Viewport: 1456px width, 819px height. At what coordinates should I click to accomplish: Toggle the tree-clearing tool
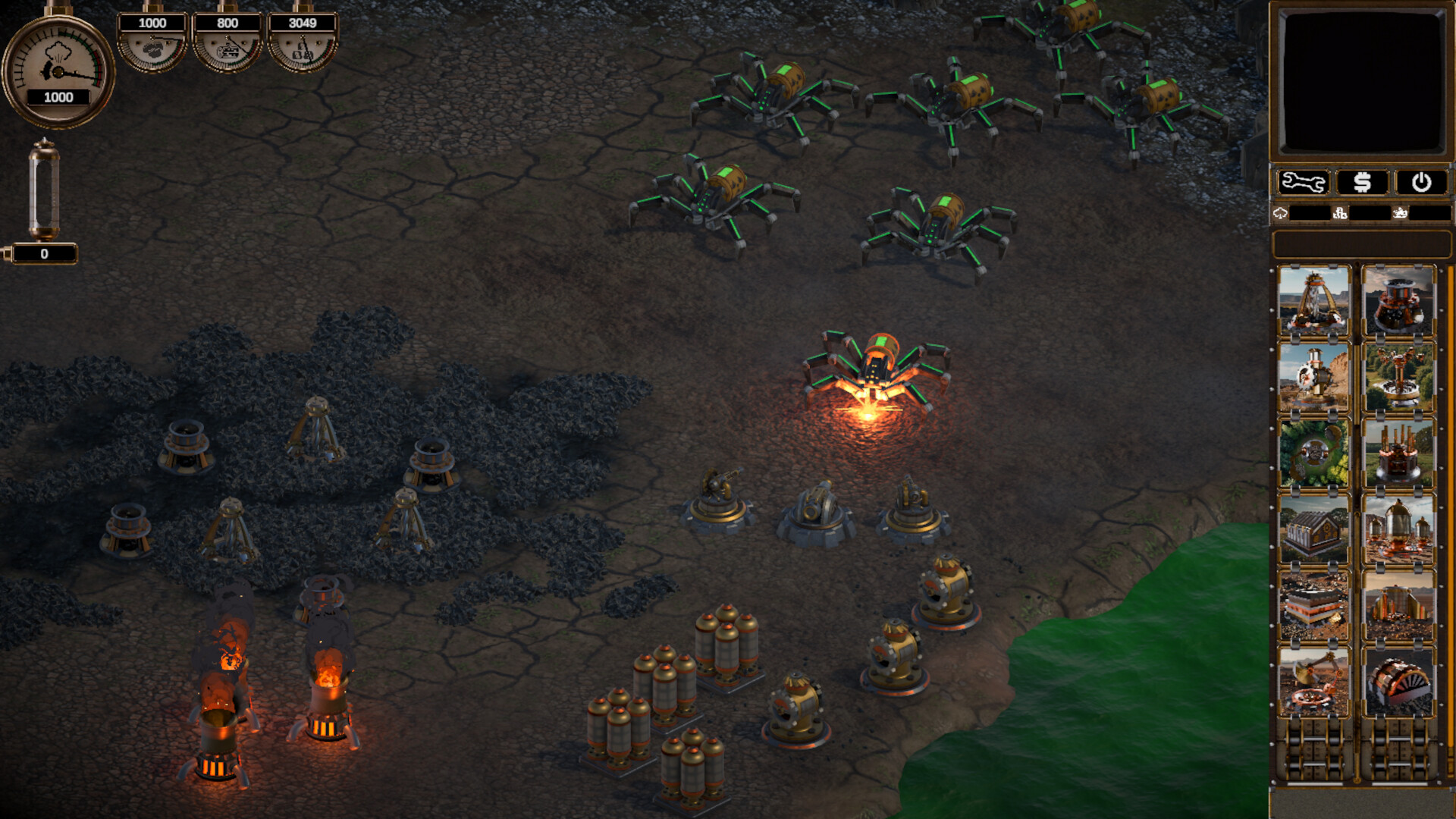(1280, 215)
